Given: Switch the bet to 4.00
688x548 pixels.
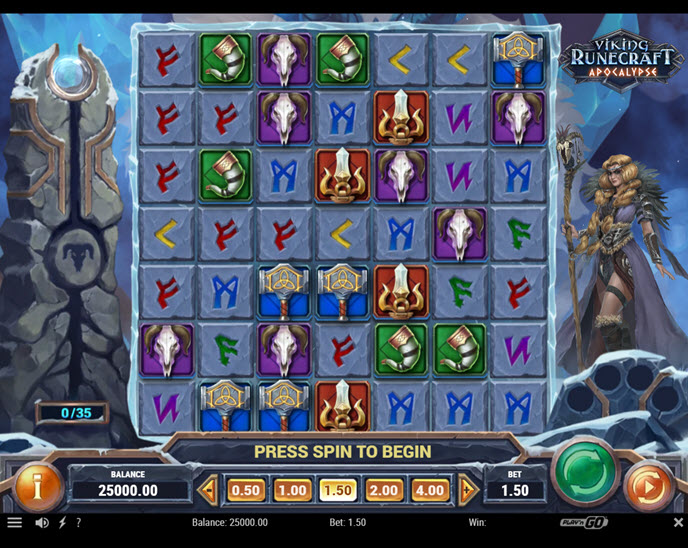Looking at the screenshot, I should [430, 490].
